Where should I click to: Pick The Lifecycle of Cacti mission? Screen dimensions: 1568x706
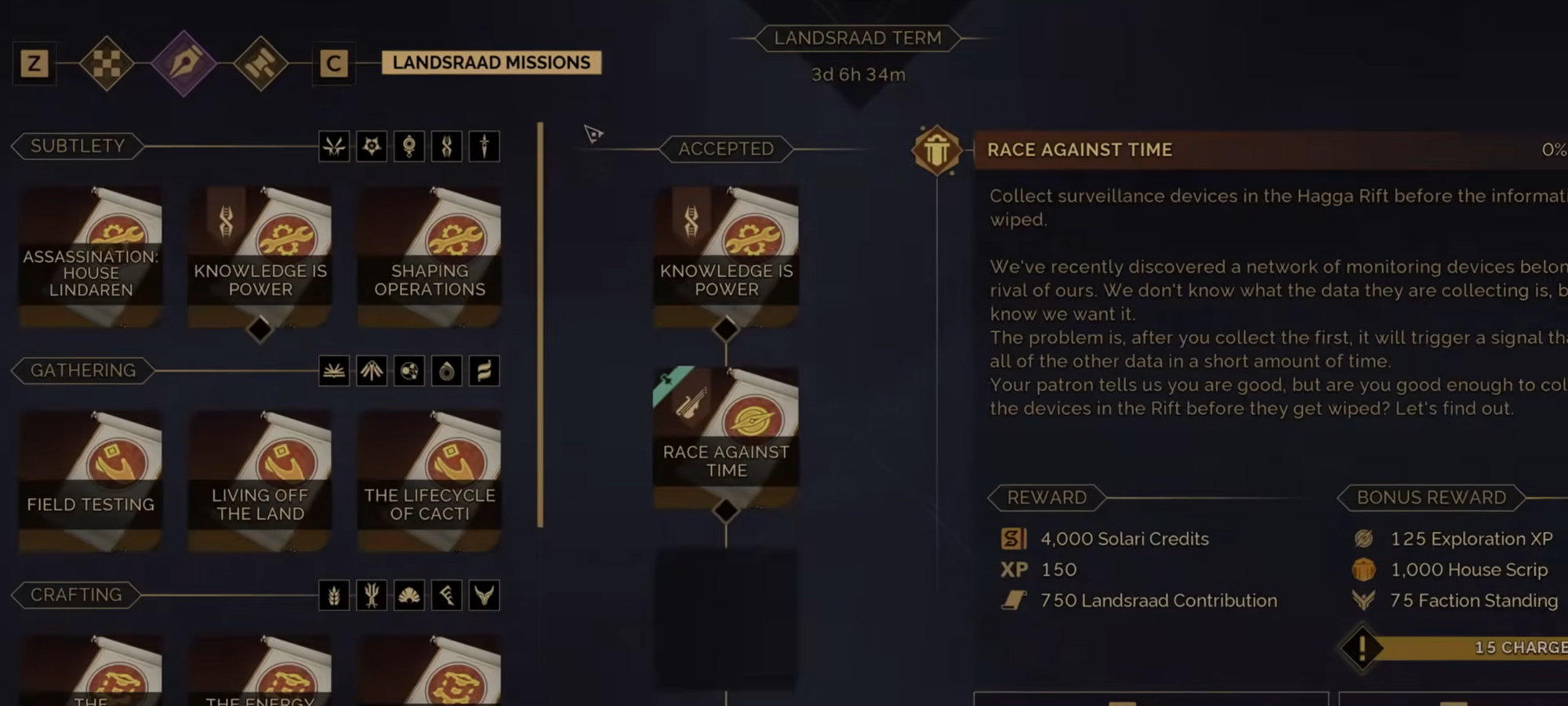(430, 480)
